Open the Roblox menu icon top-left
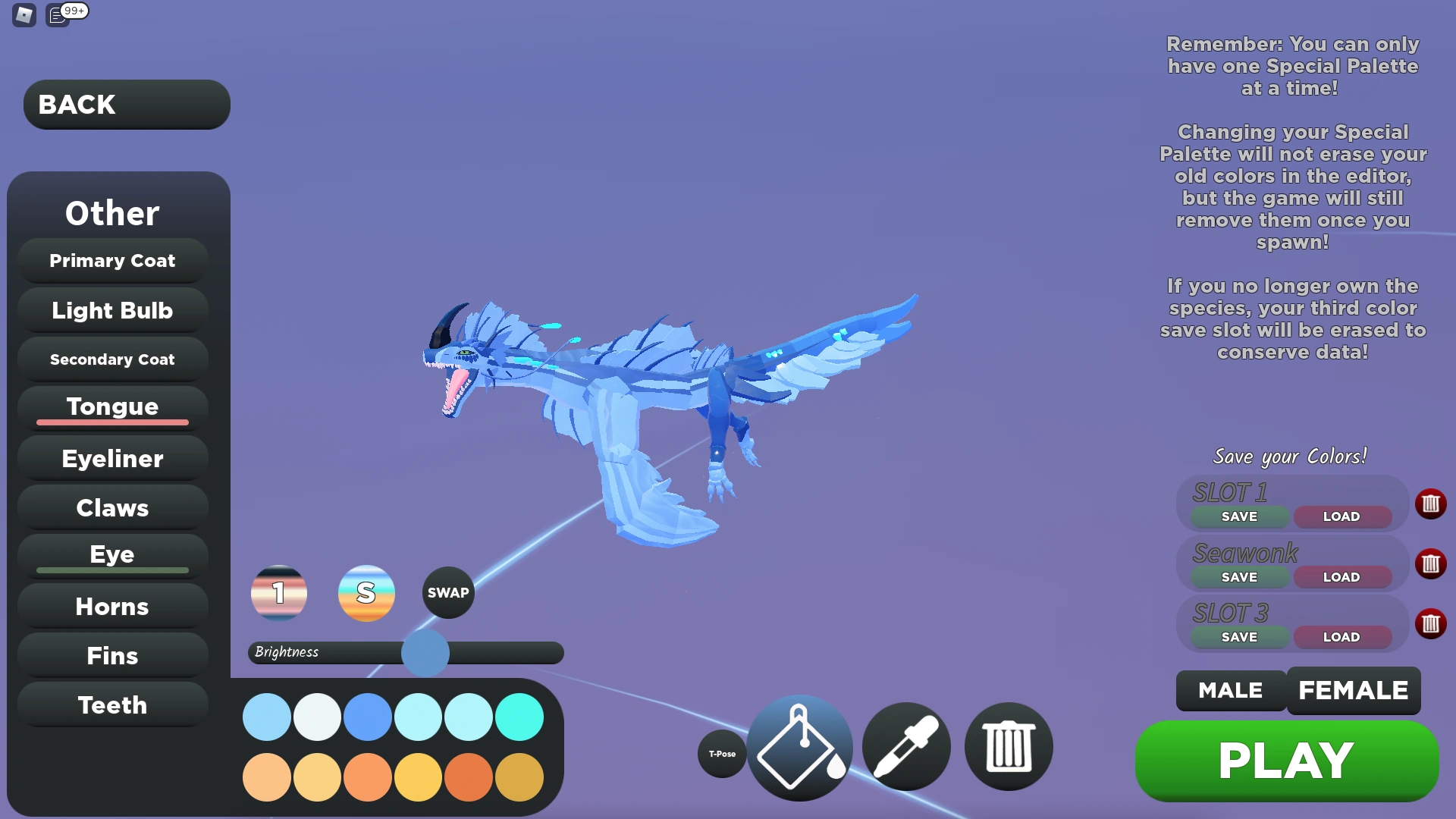Screen dimensions: 1456x819 pos(23,15)
